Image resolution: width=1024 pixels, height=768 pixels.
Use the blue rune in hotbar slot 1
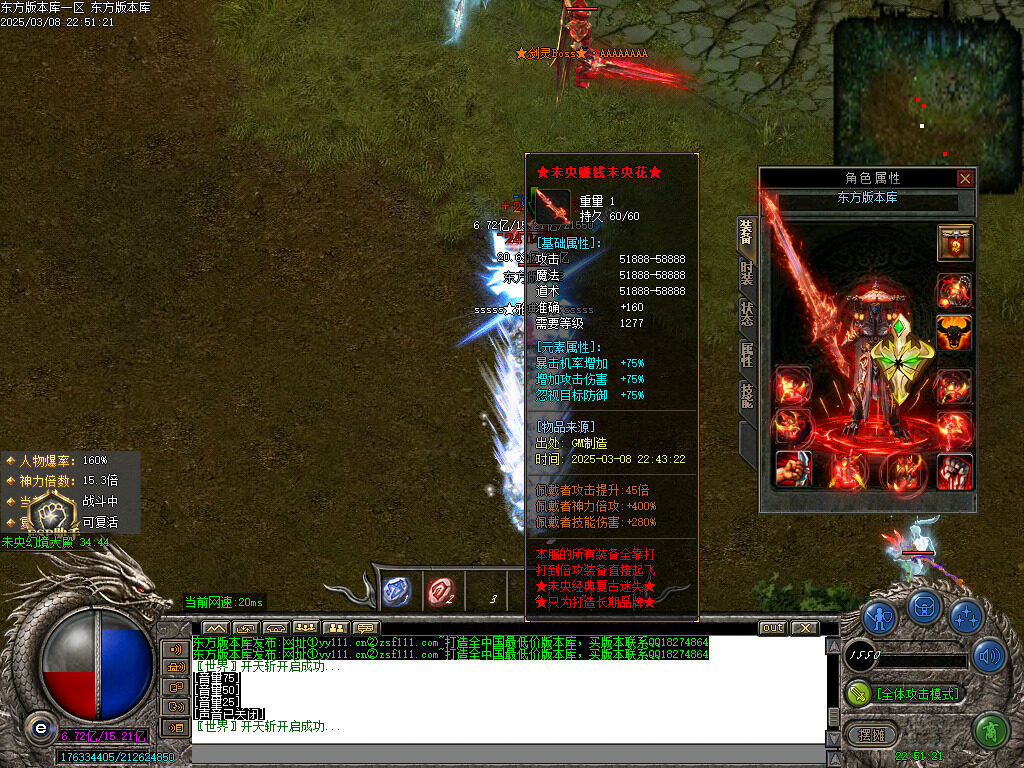click(x=398, y=591)
